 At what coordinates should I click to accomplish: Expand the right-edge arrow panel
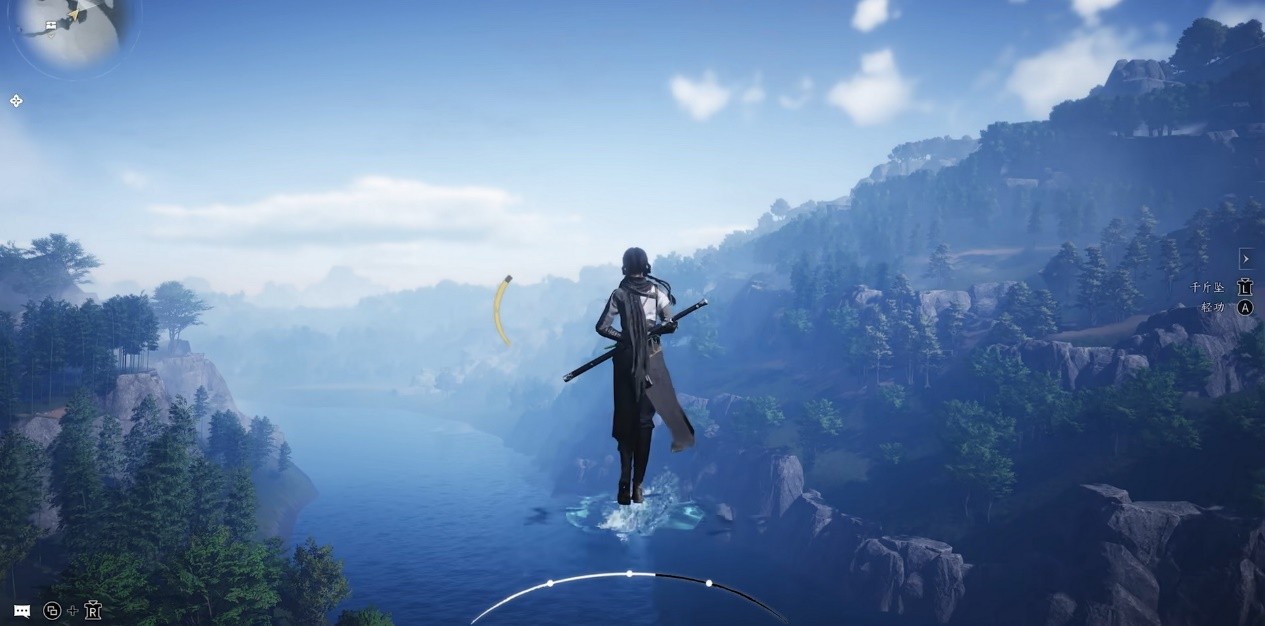pyautogui.click(x=1246, y=258)
